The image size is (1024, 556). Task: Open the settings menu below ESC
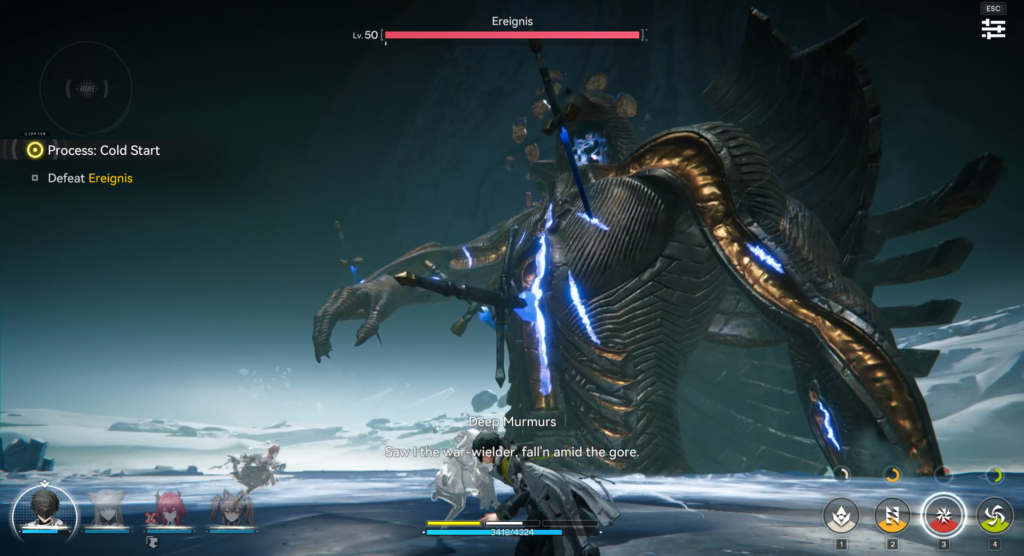coord(993,29)
